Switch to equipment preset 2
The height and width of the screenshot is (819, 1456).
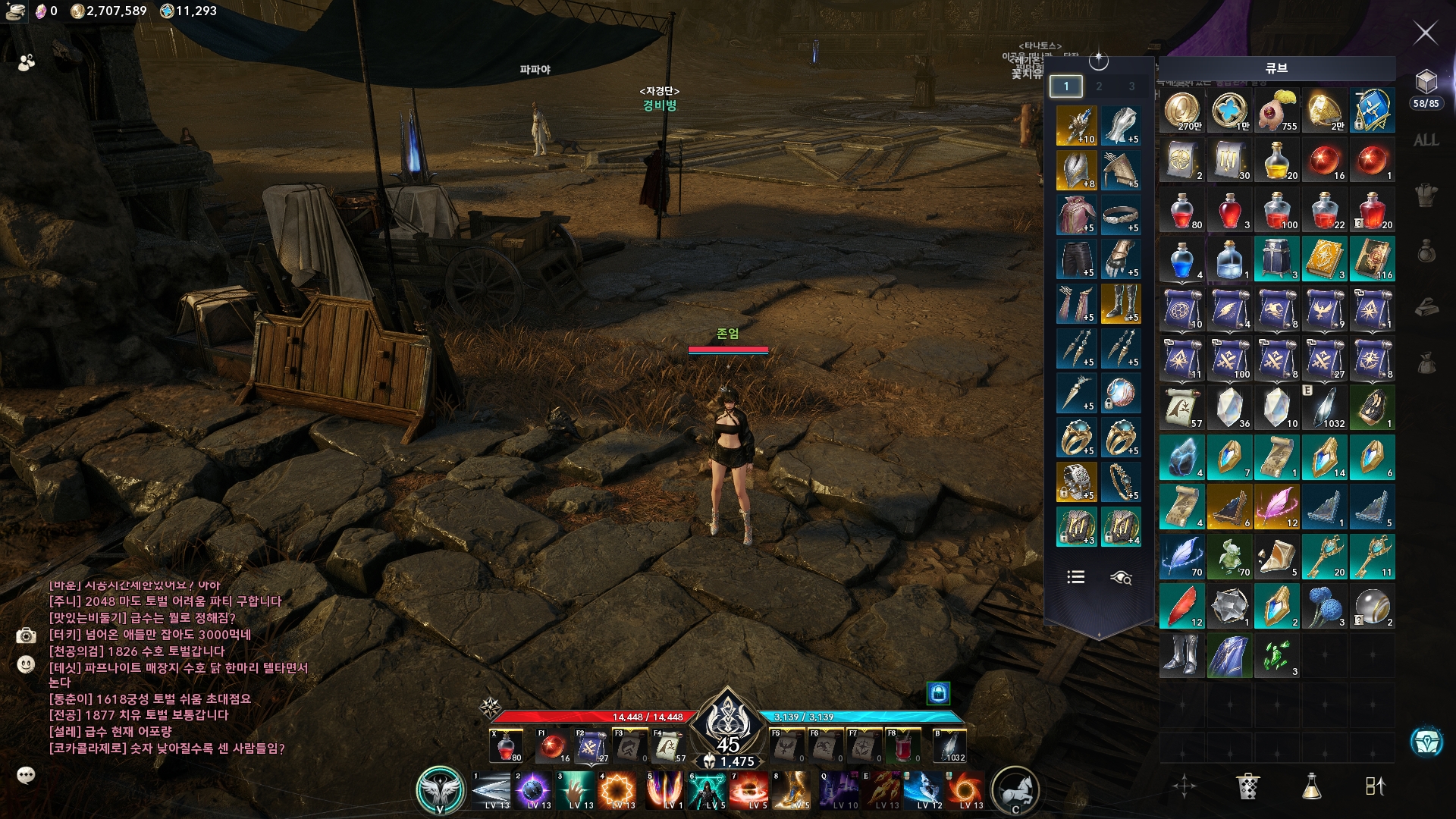point(1099,86)
